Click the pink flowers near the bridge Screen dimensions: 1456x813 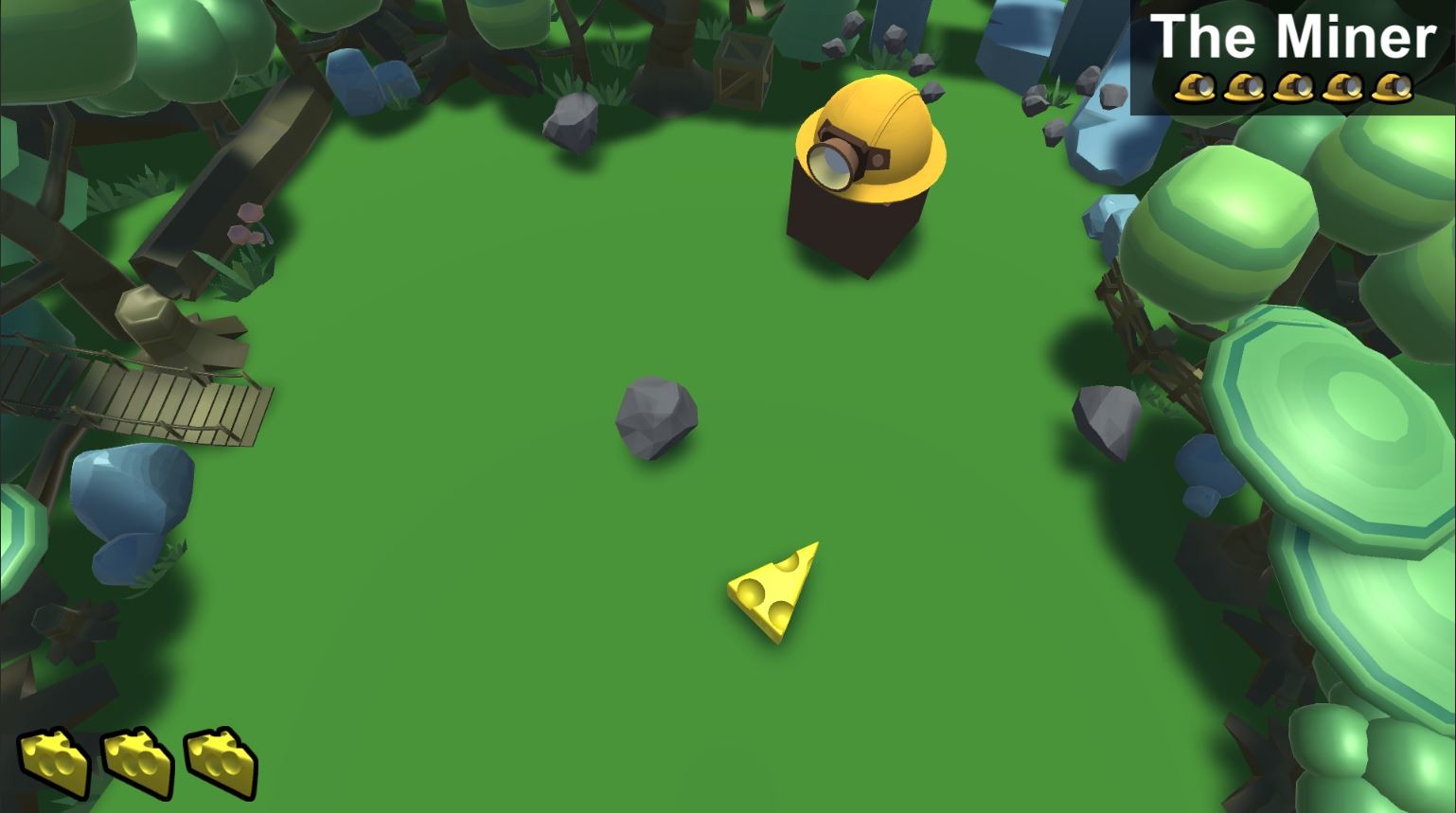(x=244, y=227)
